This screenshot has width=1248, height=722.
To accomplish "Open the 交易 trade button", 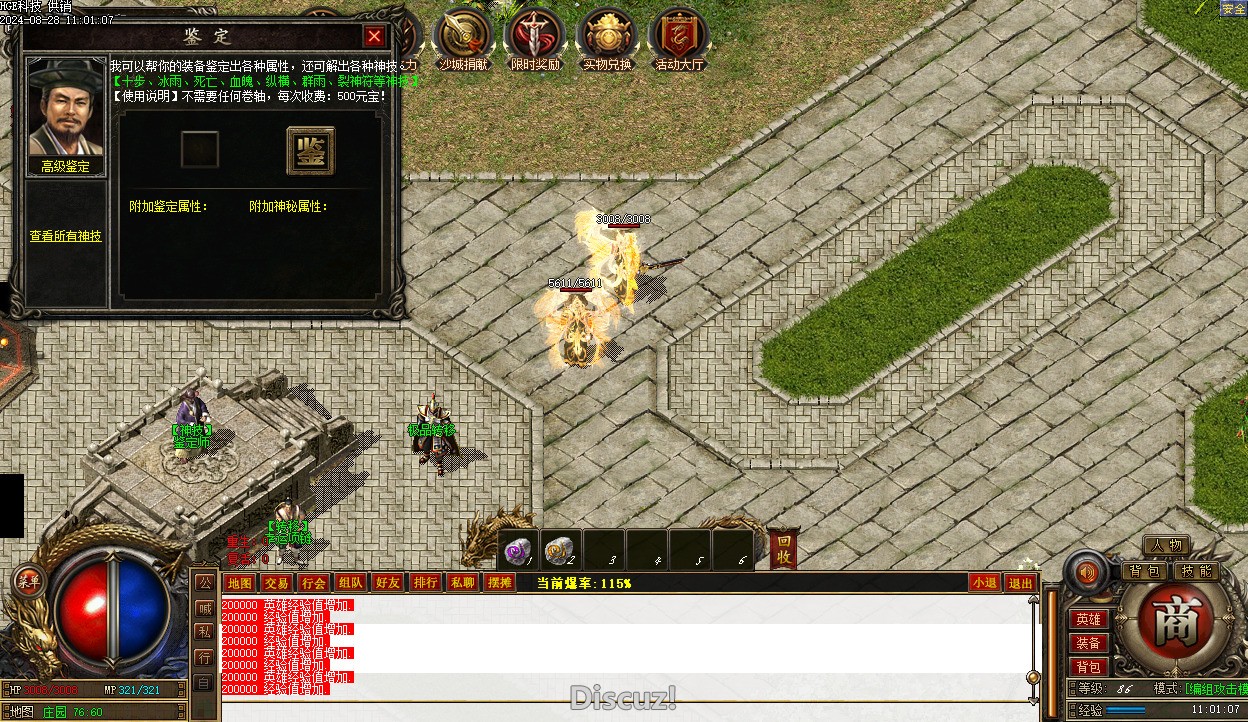I will pyautogui.click(x=276, y=583).
